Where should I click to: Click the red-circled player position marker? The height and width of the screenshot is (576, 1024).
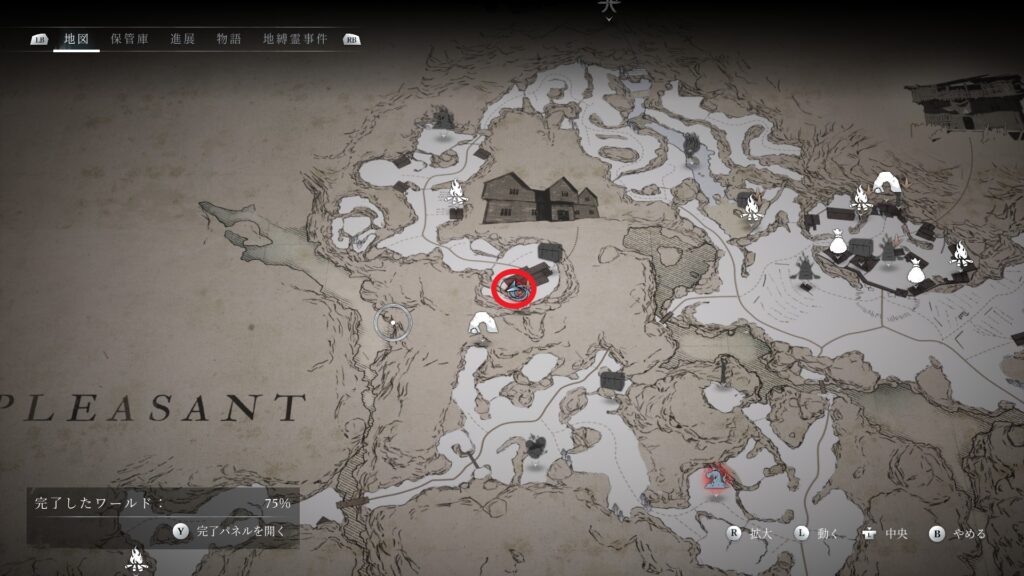[x=515, y=288]
